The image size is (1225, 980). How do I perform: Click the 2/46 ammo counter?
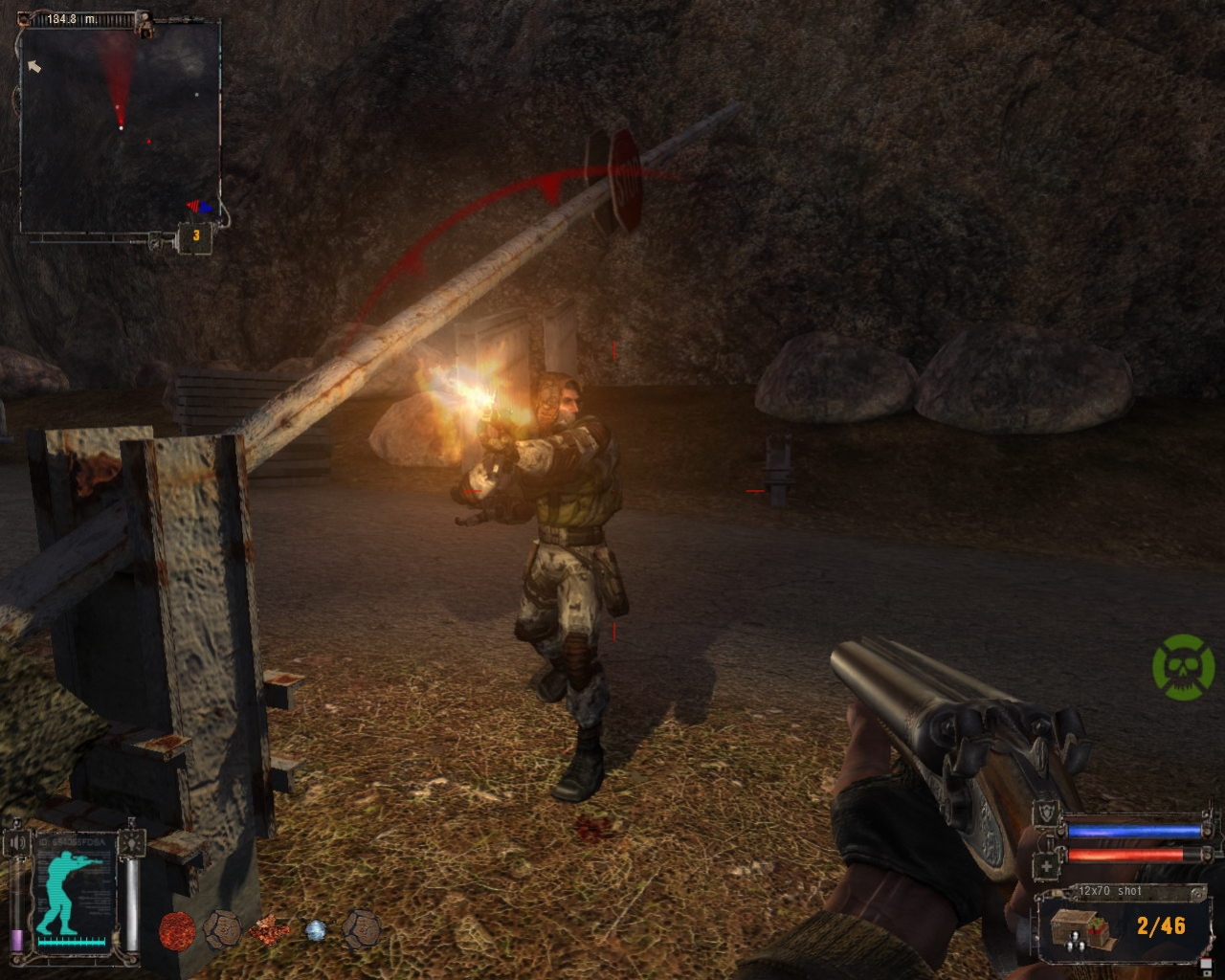click(1161, 924)
